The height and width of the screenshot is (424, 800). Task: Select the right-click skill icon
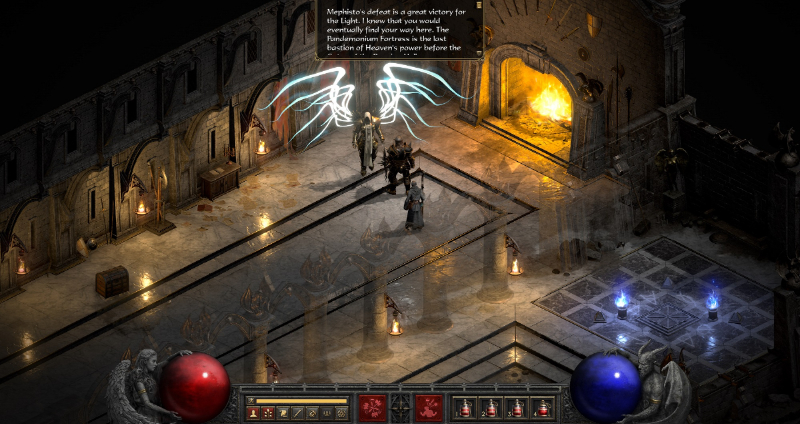429,406
